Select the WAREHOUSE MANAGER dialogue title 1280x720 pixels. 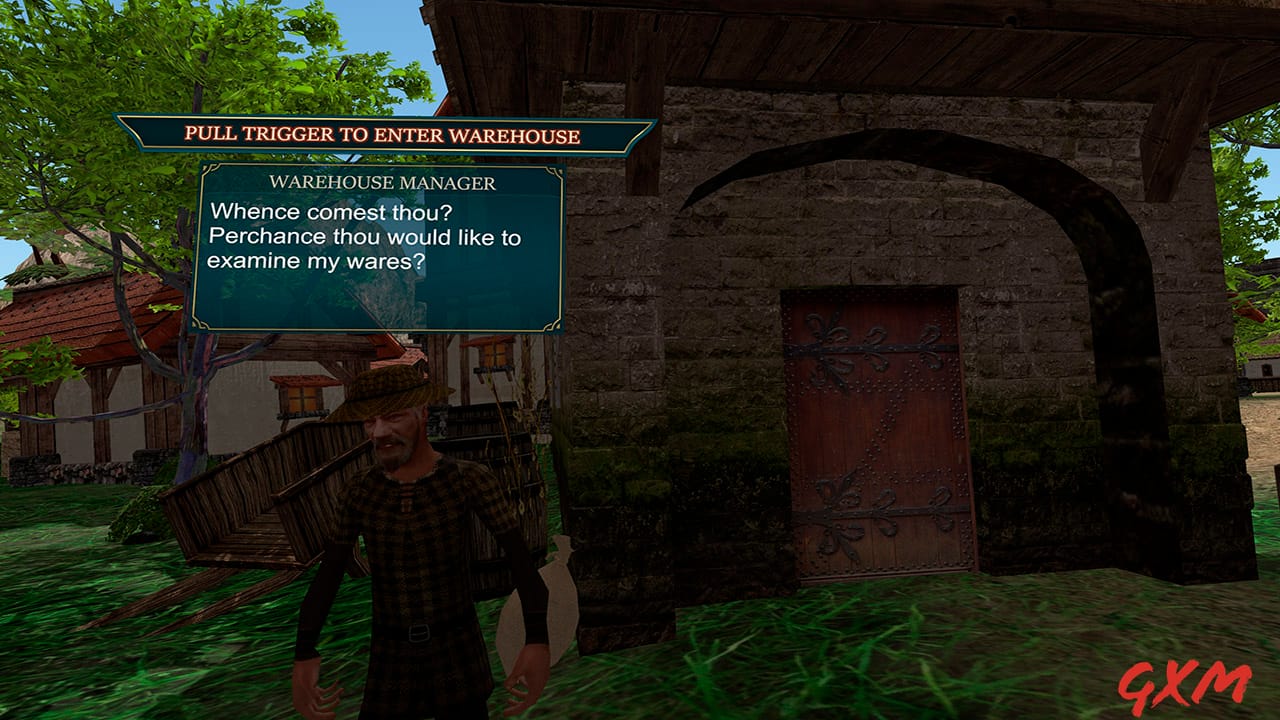coord(384,181)
